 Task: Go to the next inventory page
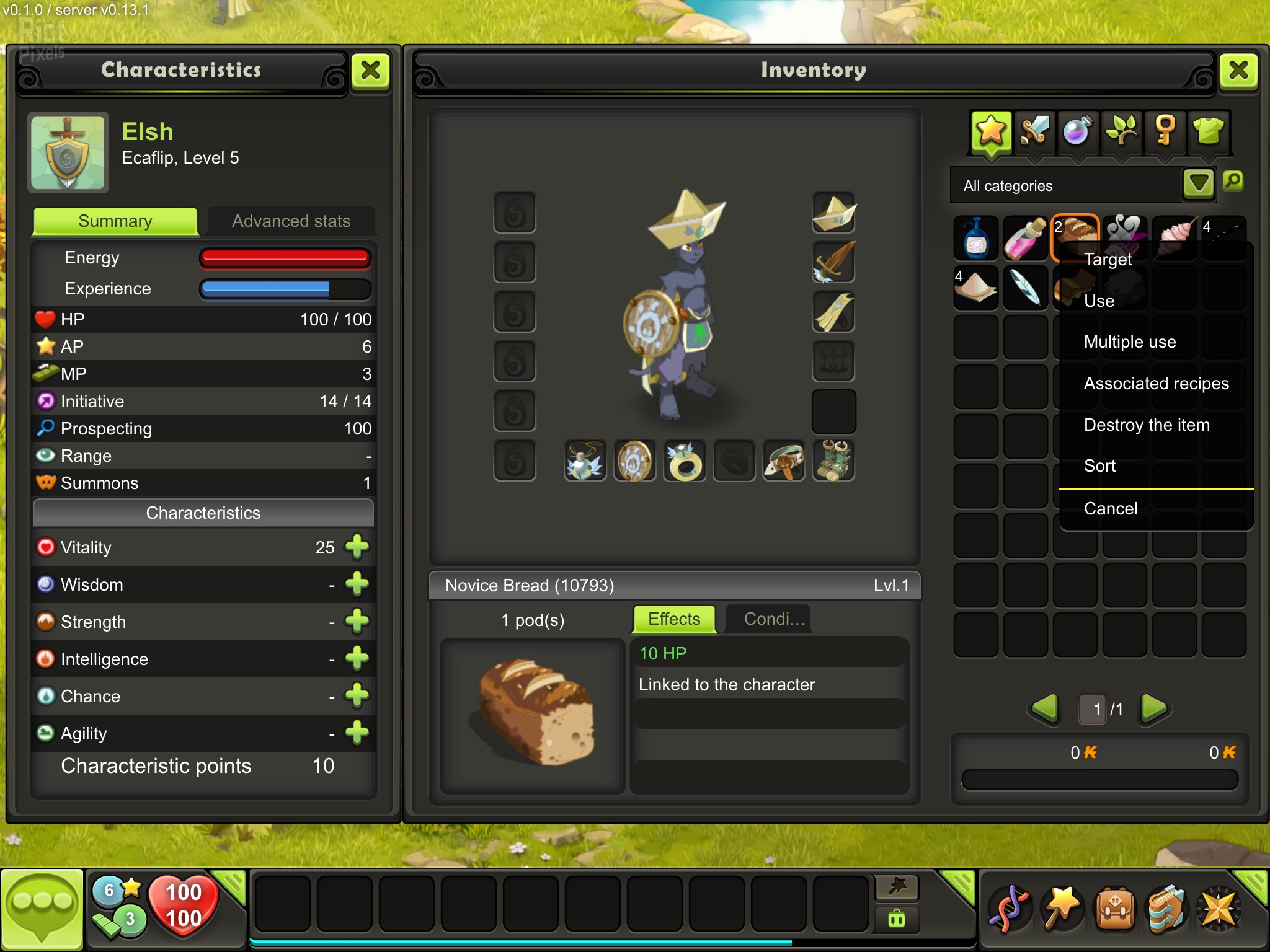point(1153,708)
